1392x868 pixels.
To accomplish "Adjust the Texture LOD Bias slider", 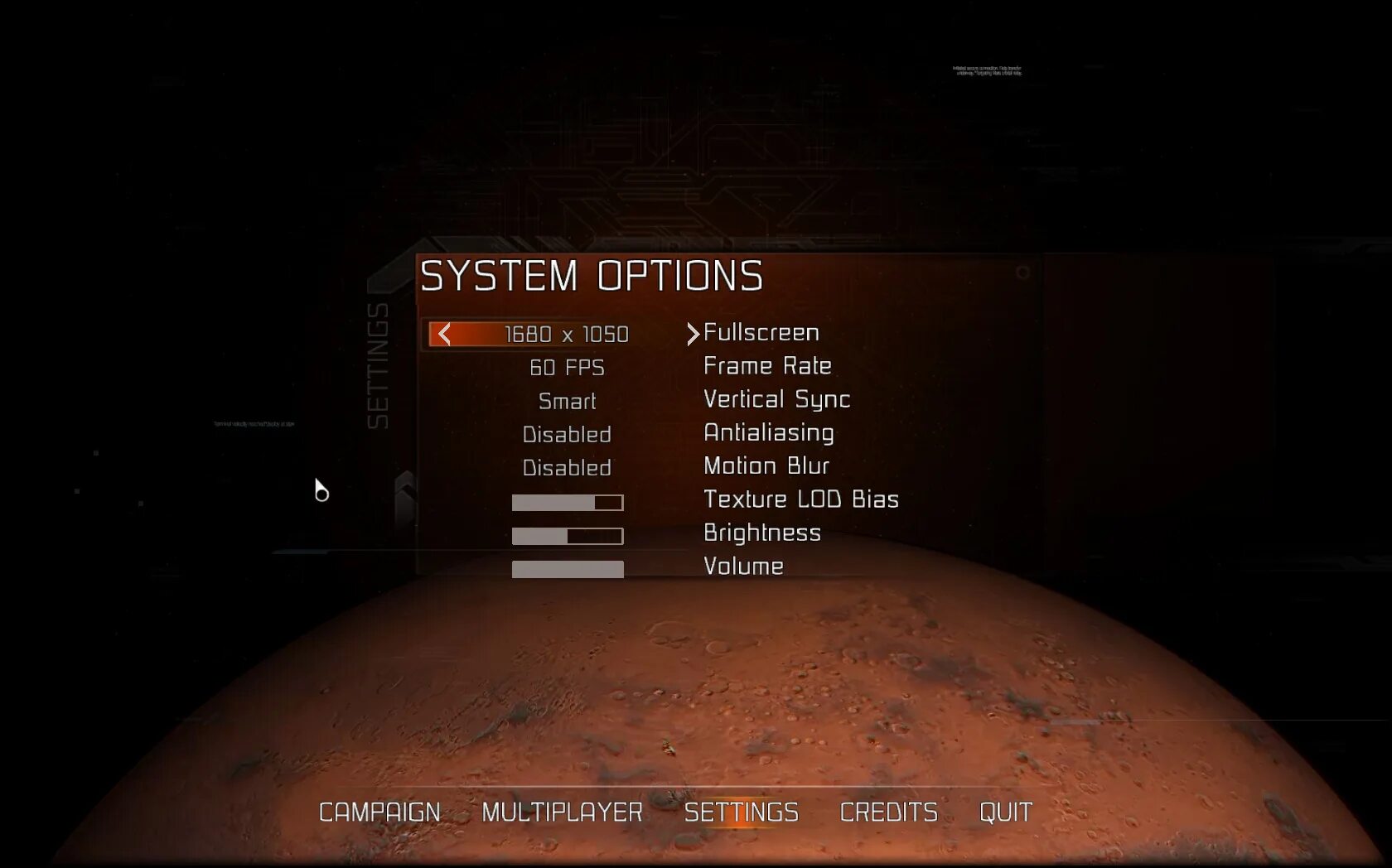I will click(x=568, y=503).
